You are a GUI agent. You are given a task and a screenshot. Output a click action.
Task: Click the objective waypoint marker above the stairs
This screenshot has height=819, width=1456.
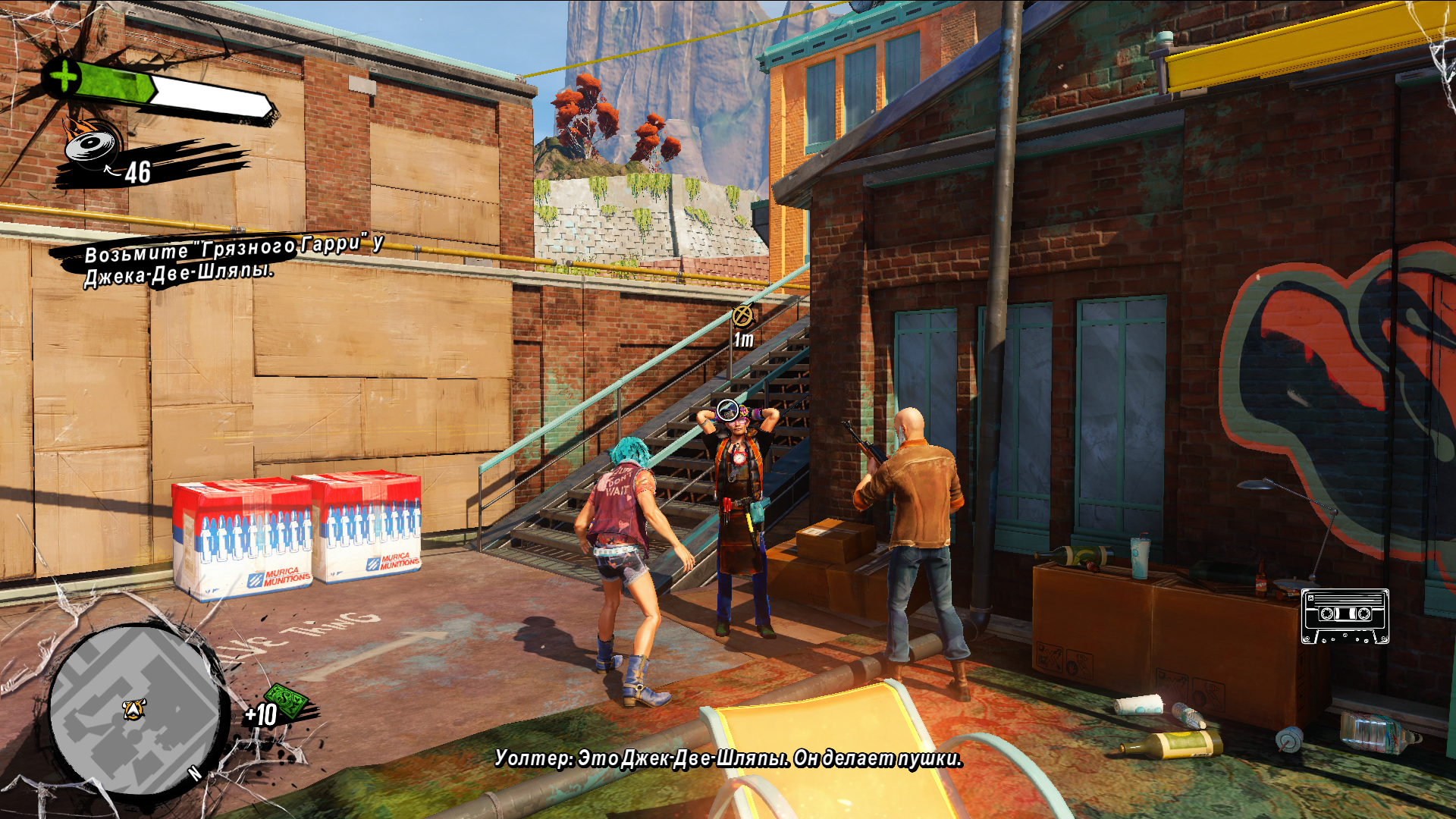click(742, 315)
